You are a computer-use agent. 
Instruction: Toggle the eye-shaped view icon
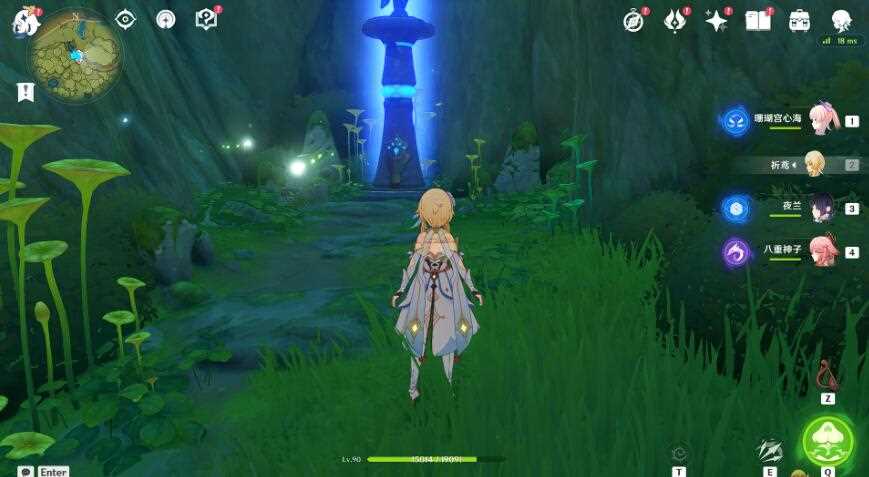point(125,19)
